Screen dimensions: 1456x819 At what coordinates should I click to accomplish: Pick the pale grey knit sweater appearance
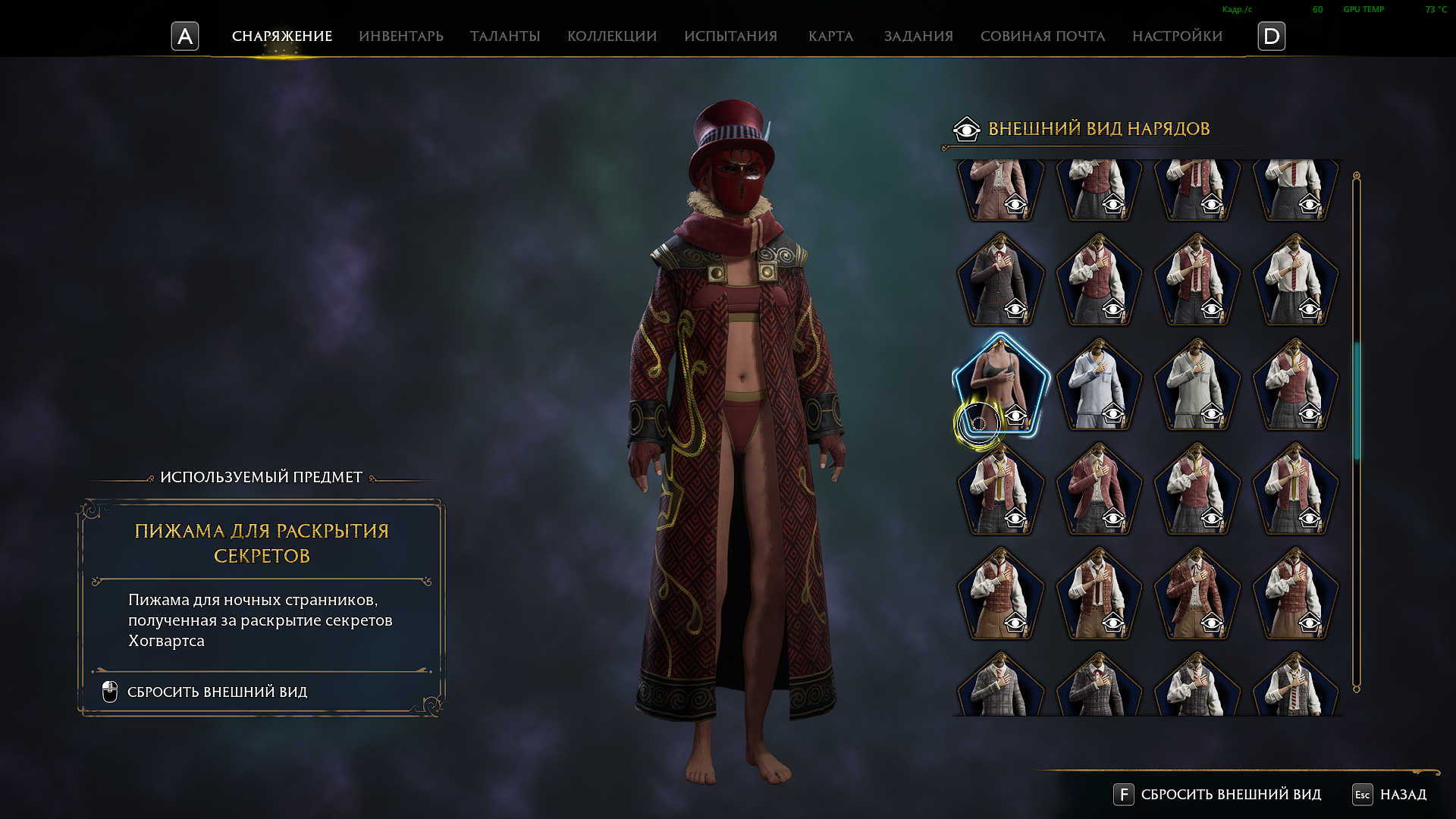click(1197, 384)
